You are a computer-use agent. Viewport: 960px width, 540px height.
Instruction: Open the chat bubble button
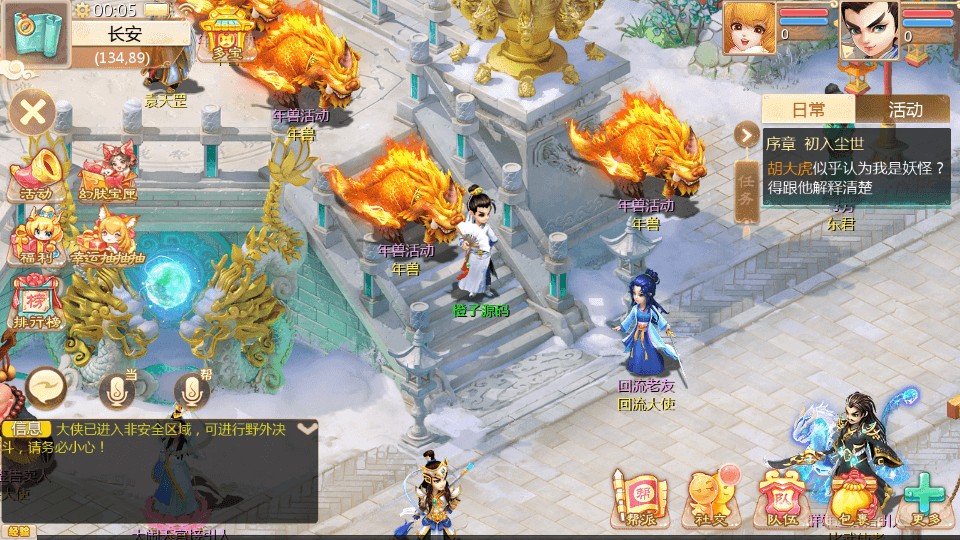click(x=46, y=386)
